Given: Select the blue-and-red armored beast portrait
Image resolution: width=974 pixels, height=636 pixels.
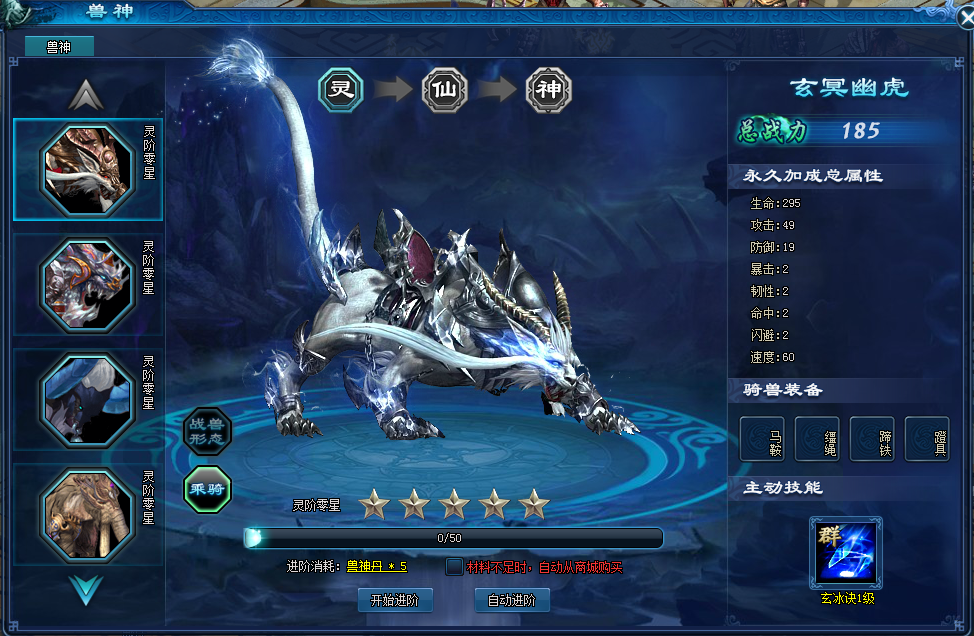Looking at the screenshot, I should click(x=86, y=284).
